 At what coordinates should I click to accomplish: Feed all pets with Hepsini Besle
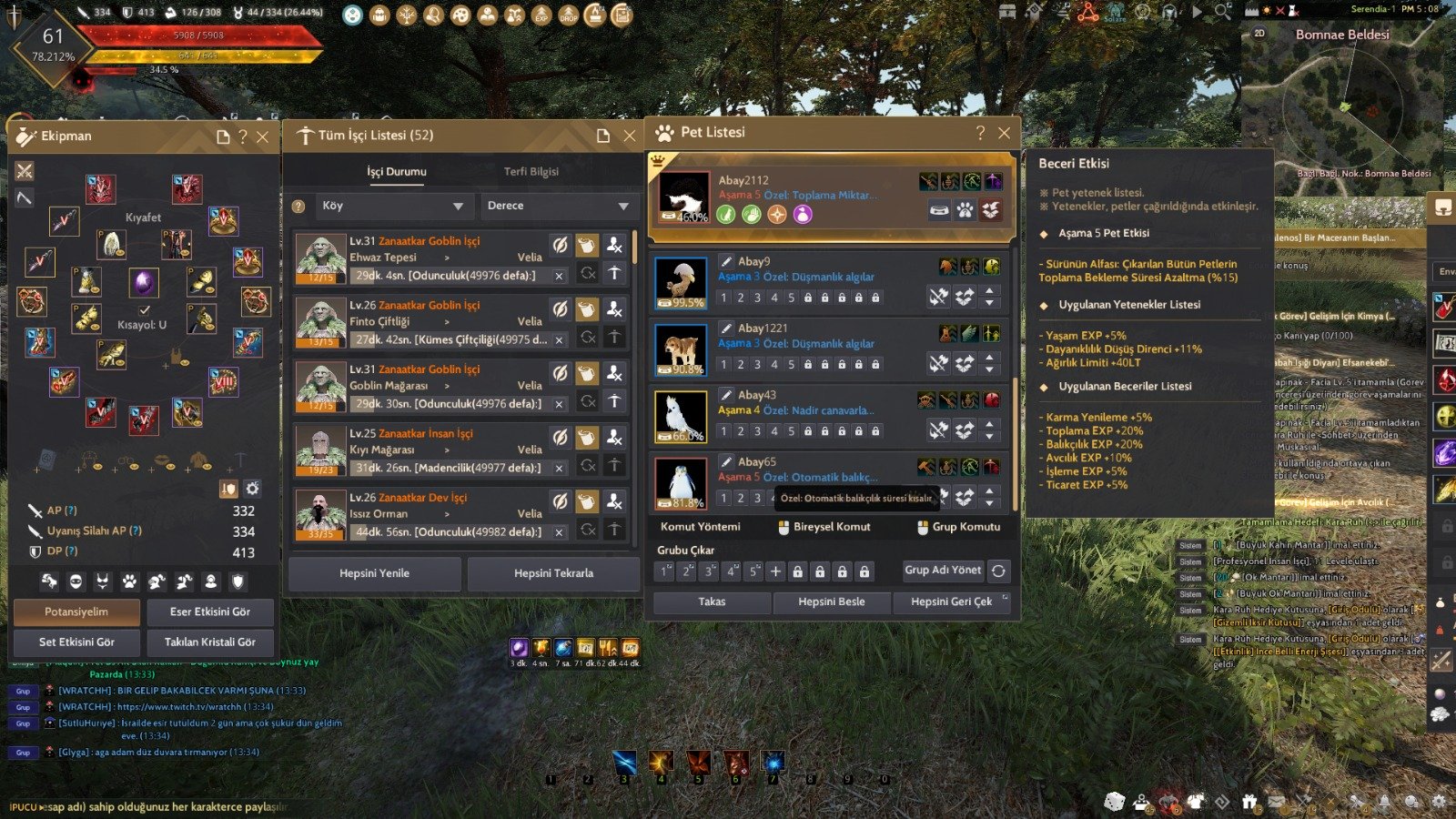click(x=831, y=602)
